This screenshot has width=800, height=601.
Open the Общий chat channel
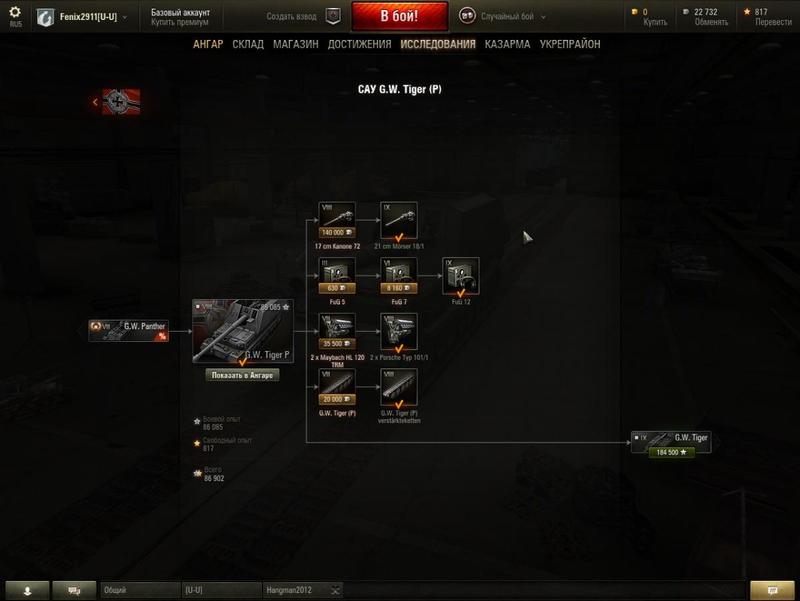coord(139,590)
